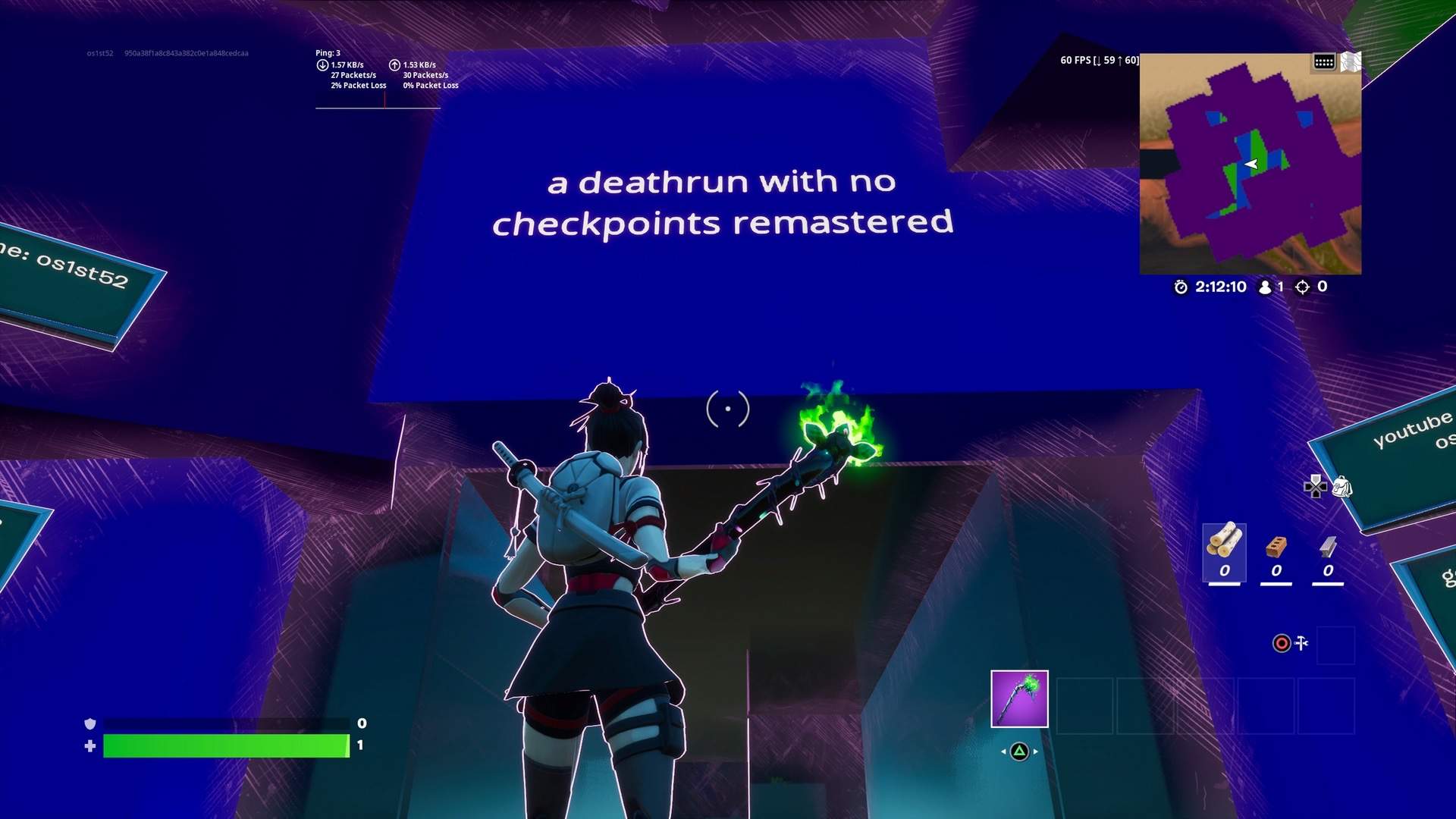The height and width of the screenshot is (819, 1456).
Task: Click the wrench trap-slot icon
Action: [1301, 642]
